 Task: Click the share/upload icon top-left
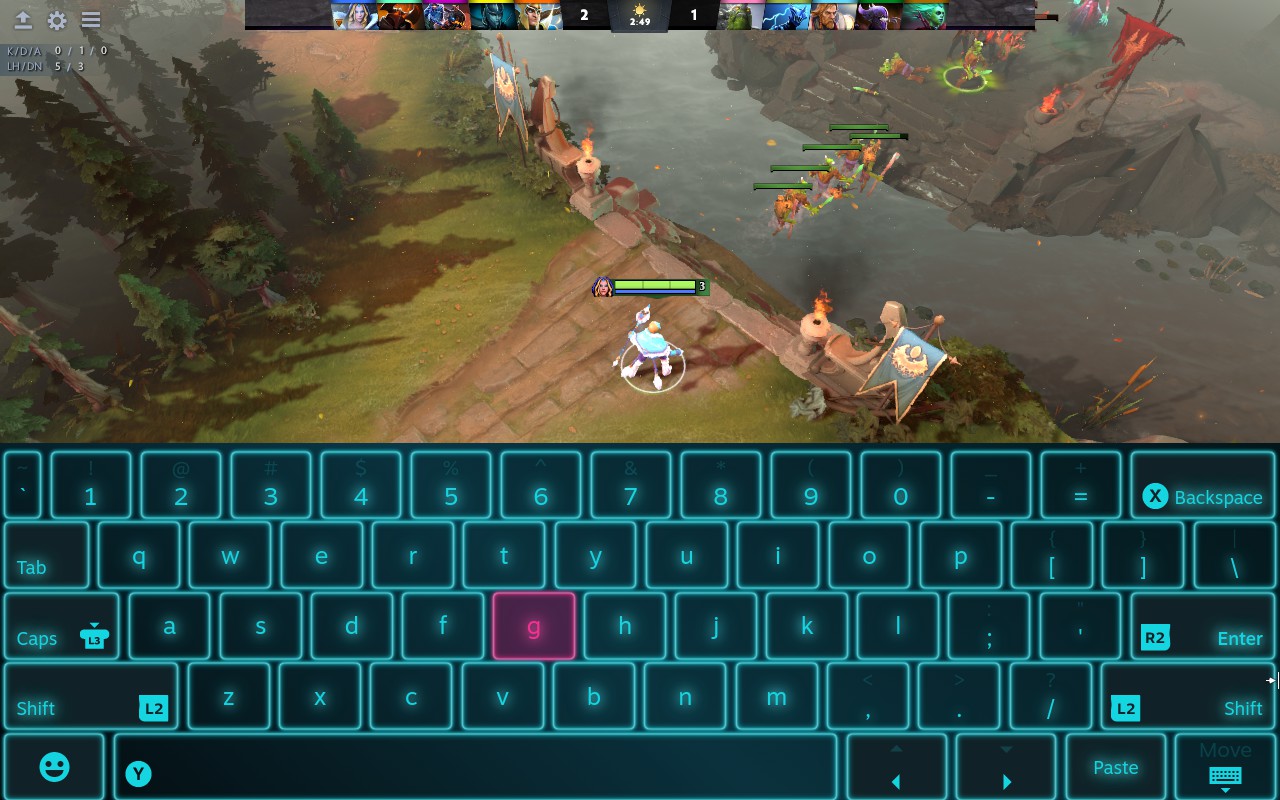click(22, 18)
